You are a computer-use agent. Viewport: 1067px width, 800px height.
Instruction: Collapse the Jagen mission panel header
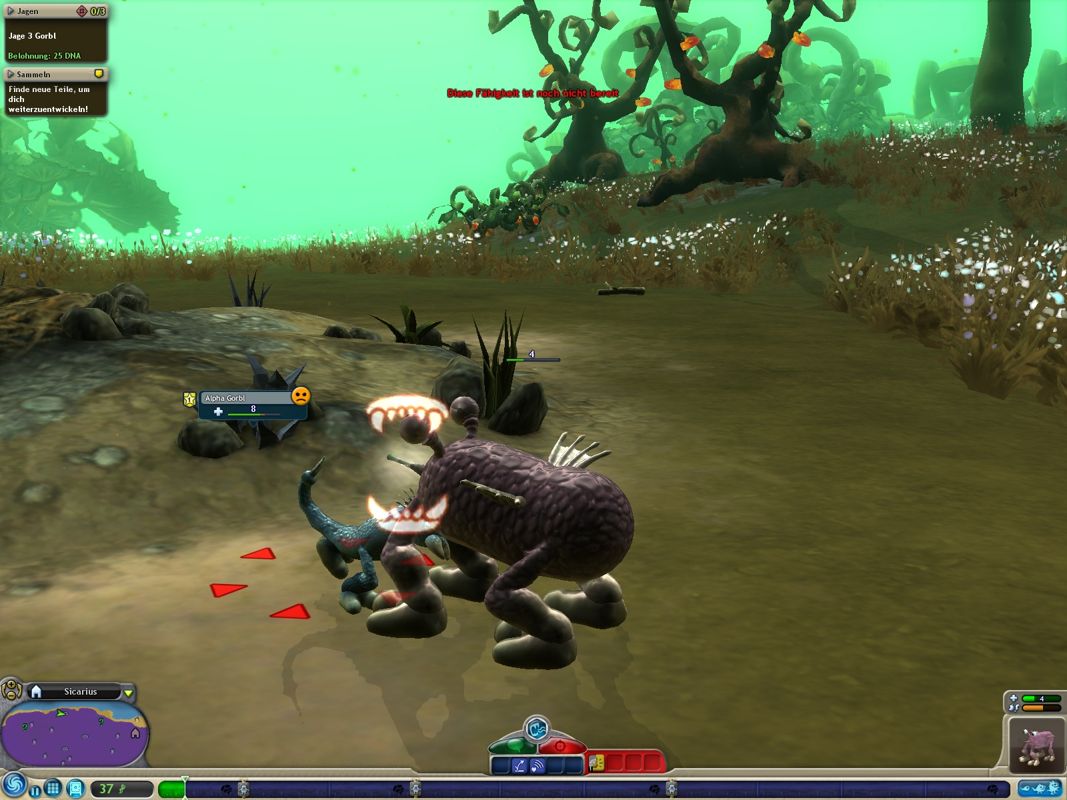point(12,11)
